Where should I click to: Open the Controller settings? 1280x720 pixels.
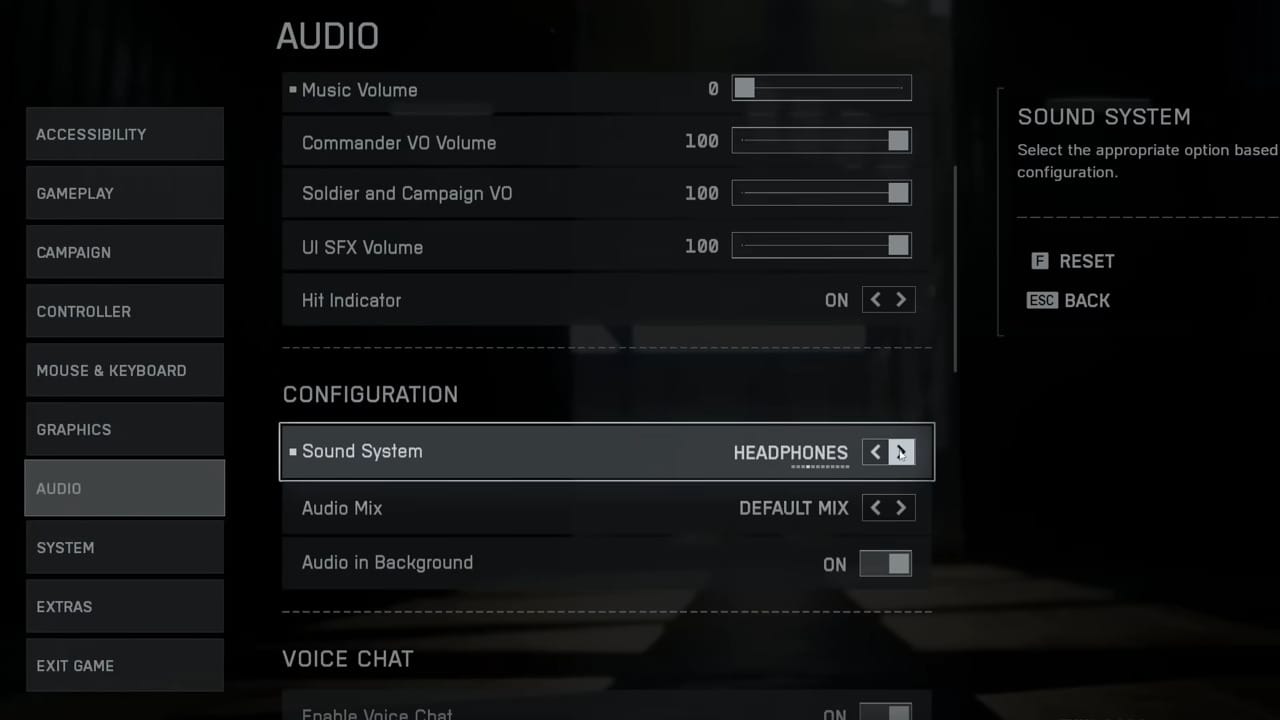pos(124,311)
